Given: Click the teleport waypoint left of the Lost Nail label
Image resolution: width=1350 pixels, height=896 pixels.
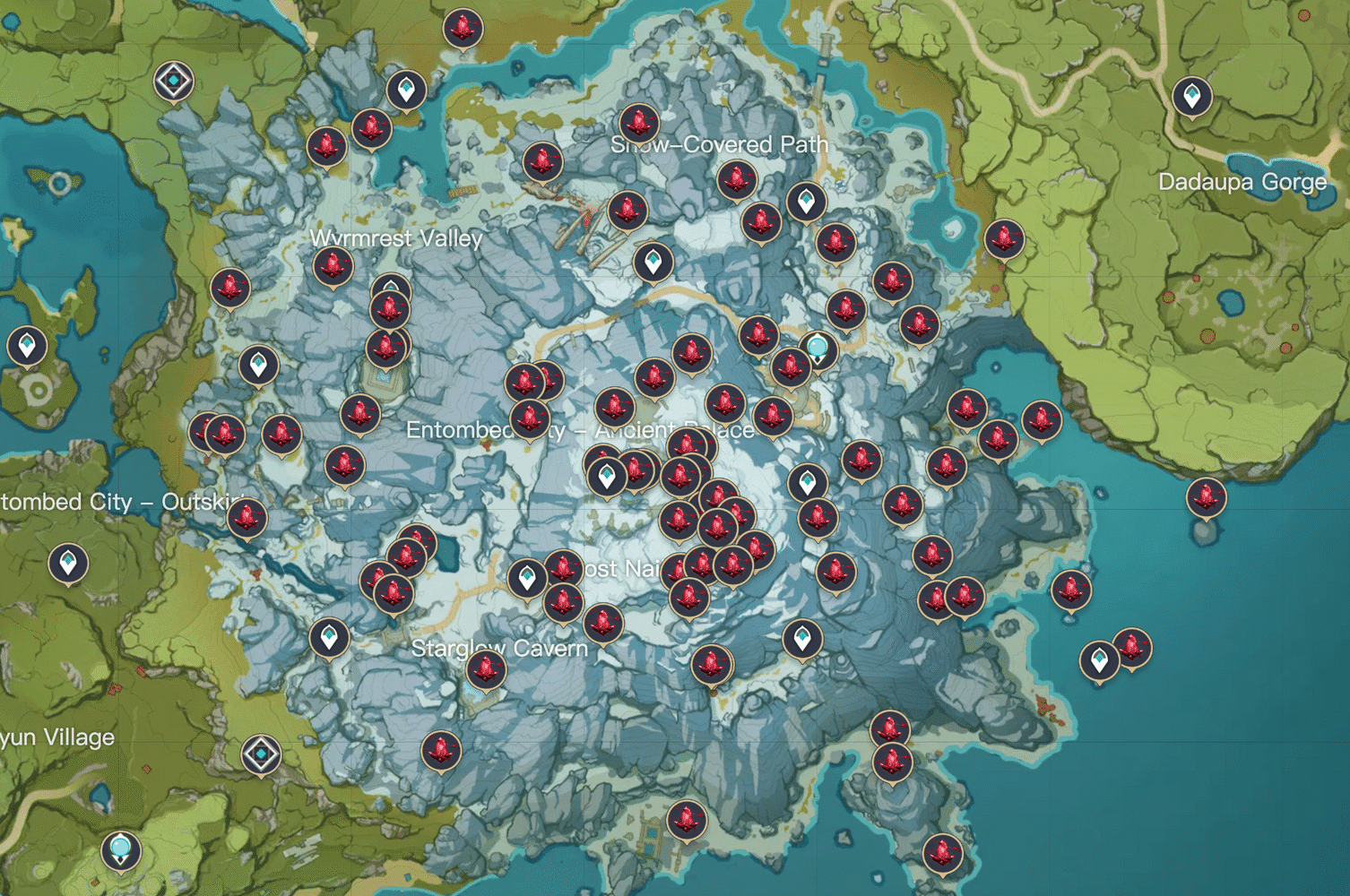Looking at the screenshot, I should [x=527, y=577].
